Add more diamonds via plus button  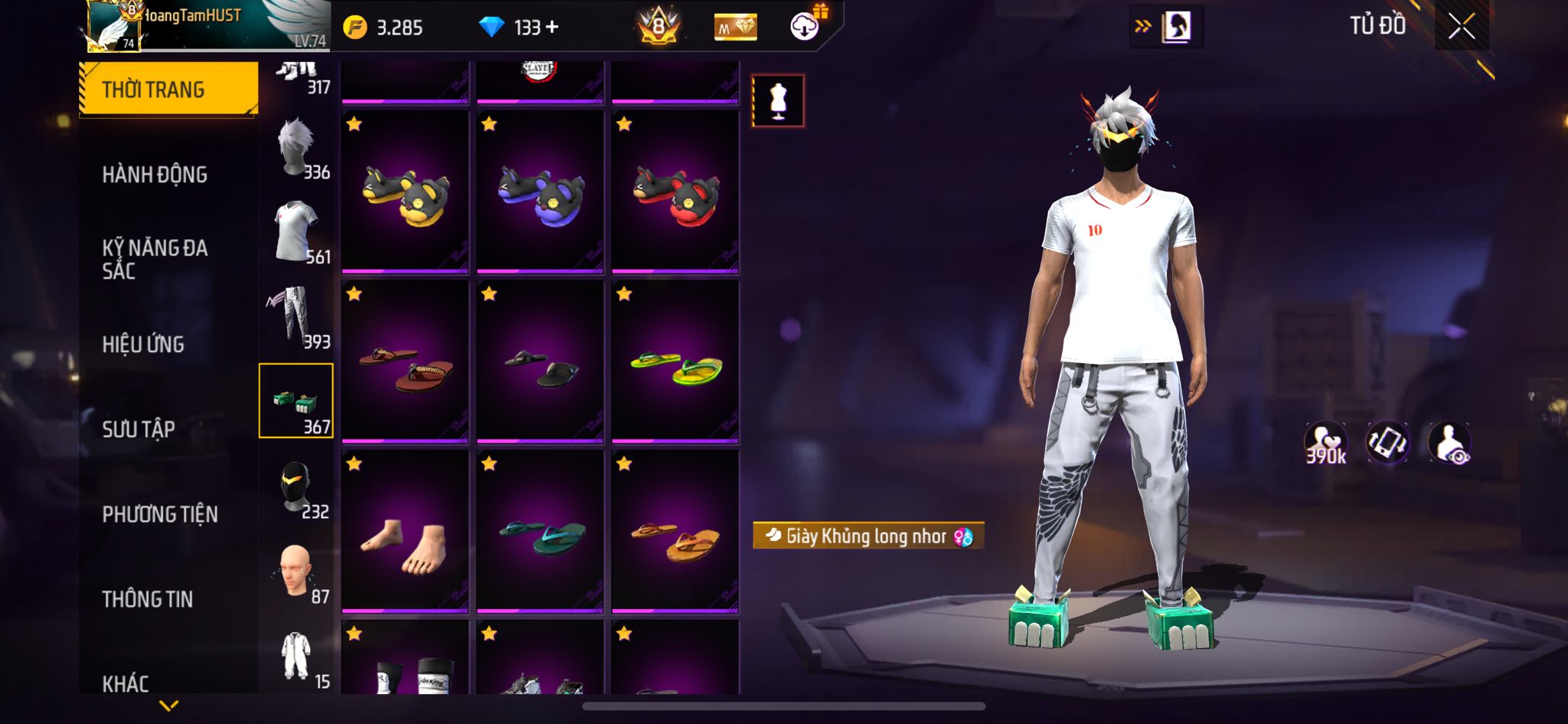pos(552,28)
